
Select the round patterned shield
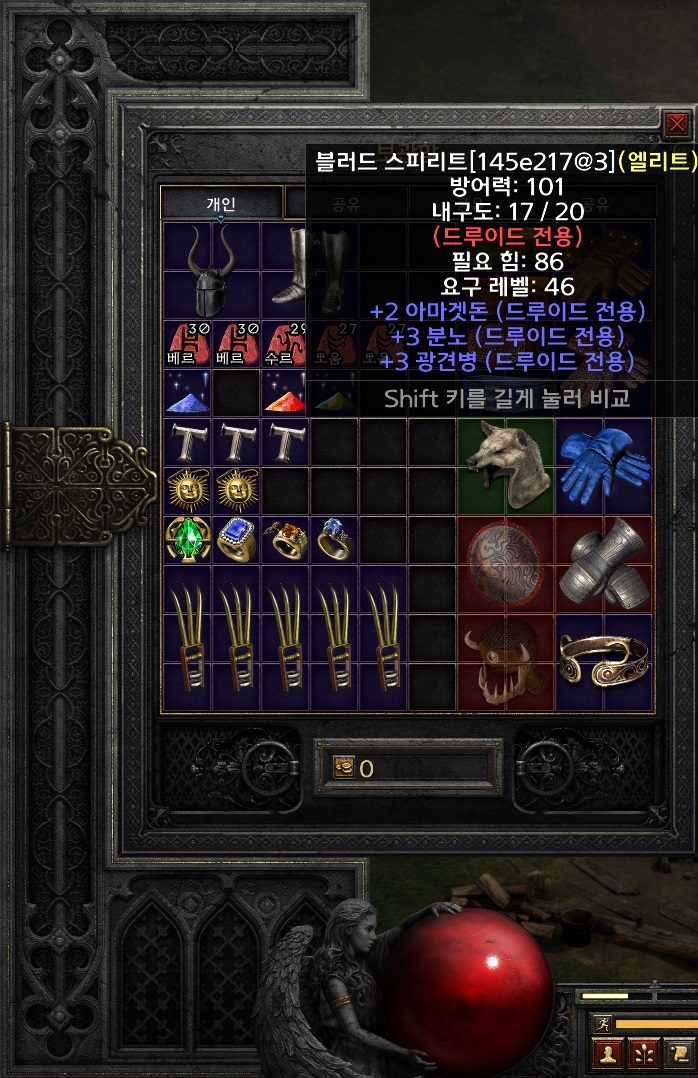click(505, 562)
